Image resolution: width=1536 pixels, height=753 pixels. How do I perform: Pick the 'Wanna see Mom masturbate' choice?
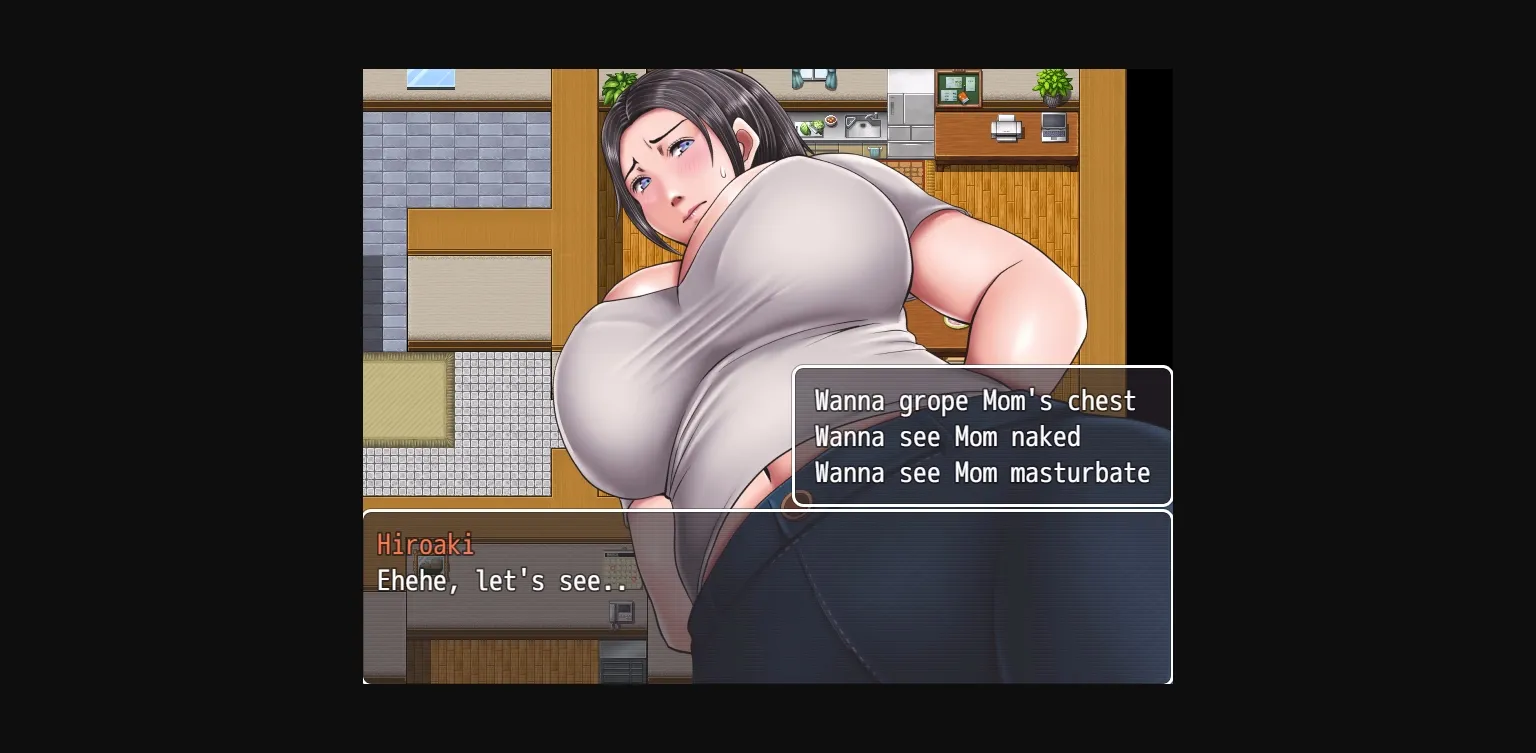[x=981, y=473]
